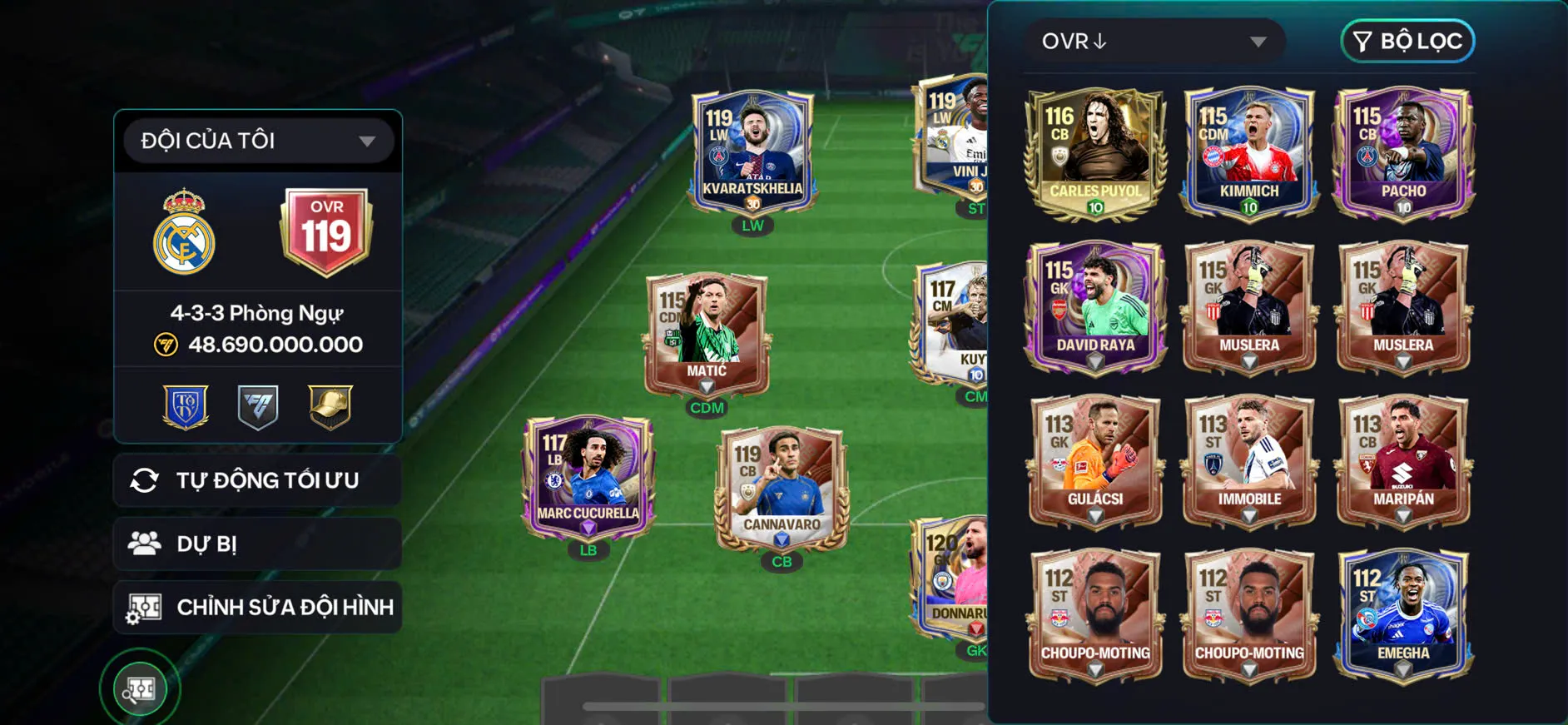Image resolution: width=1568 pixels, height=725 pixels.
Task: Open the Bộ Lọc filter
Action: point(1407,42)
